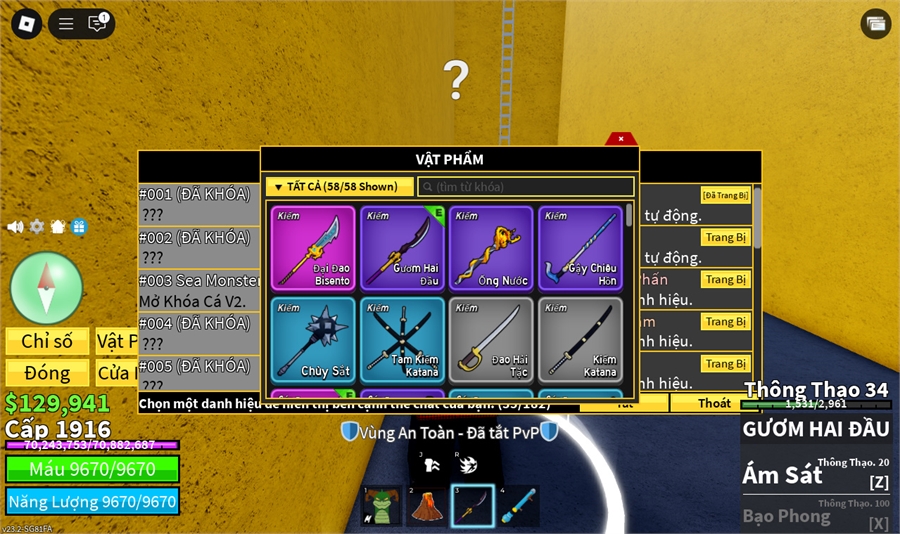Select the Chùy Sắt mace item

coord(313,339)
